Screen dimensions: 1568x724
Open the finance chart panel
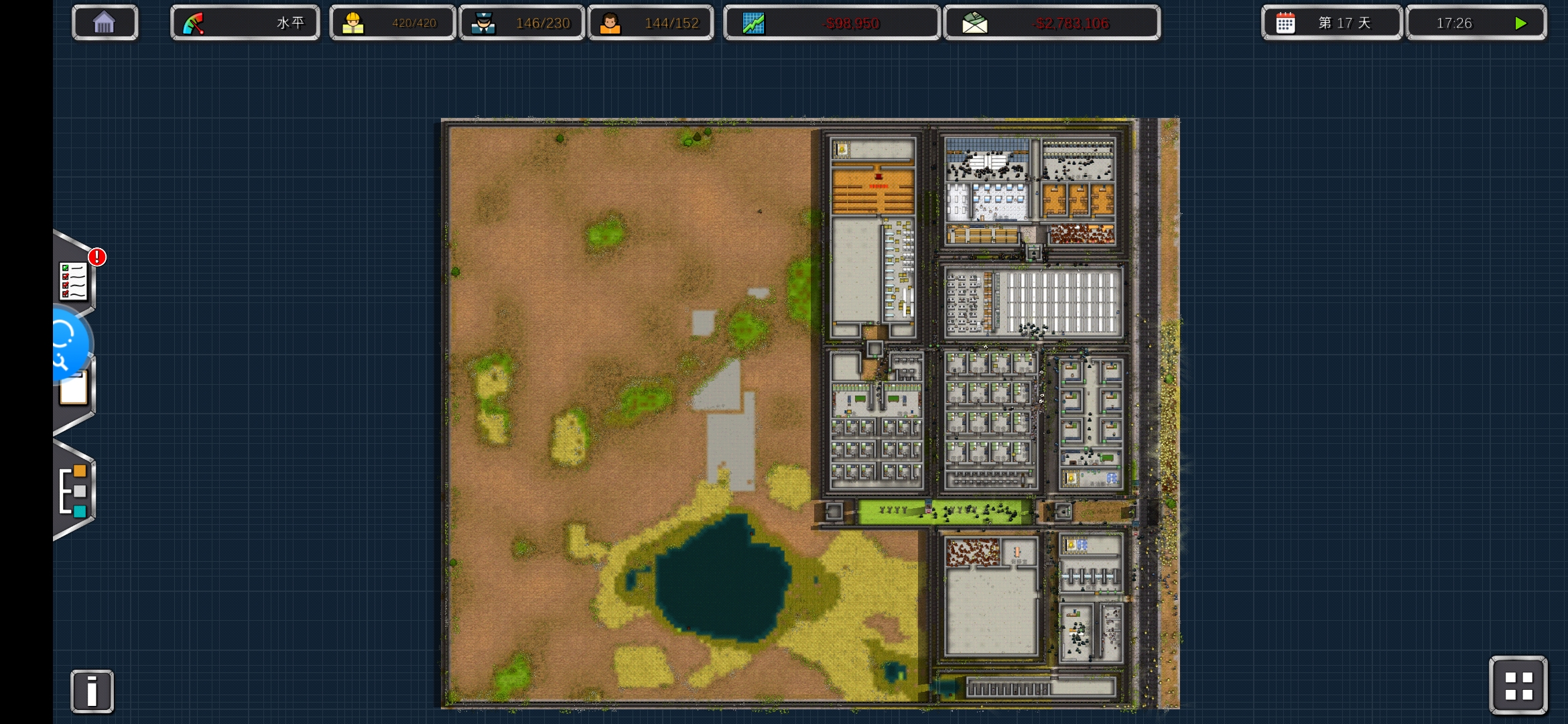(x=831, y=23)
